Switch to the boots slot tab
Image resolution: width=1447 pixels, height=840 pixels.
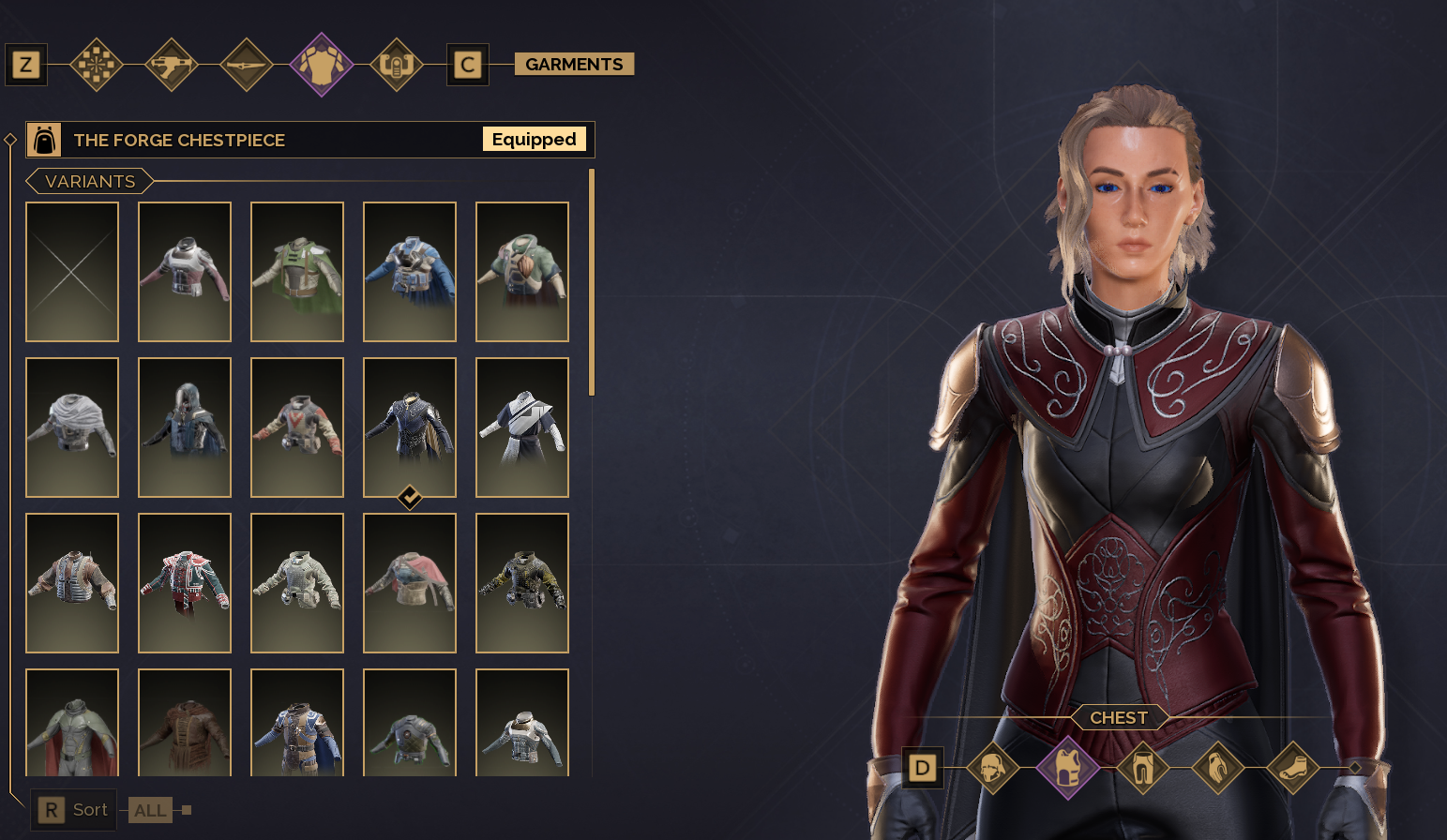pyautogui.click(x=1292, y=769)
